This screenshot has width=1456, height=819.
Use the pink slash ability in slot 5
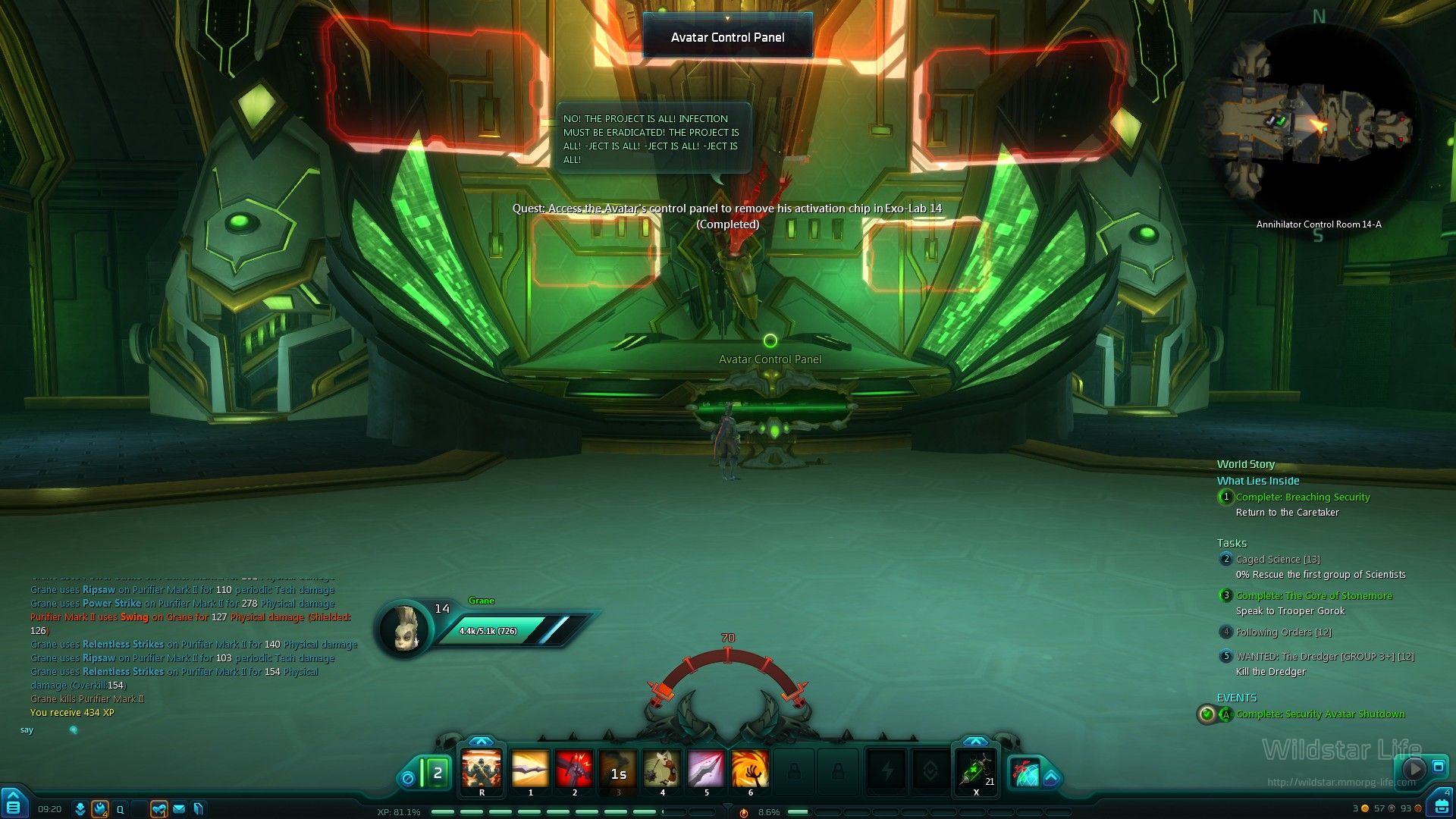point(706,769)
